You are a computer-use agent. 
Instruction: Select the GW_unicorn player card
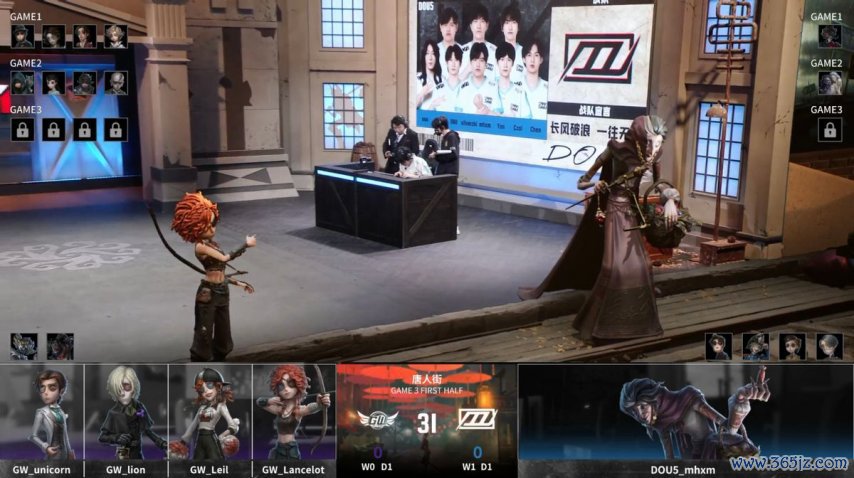point(42,418)
